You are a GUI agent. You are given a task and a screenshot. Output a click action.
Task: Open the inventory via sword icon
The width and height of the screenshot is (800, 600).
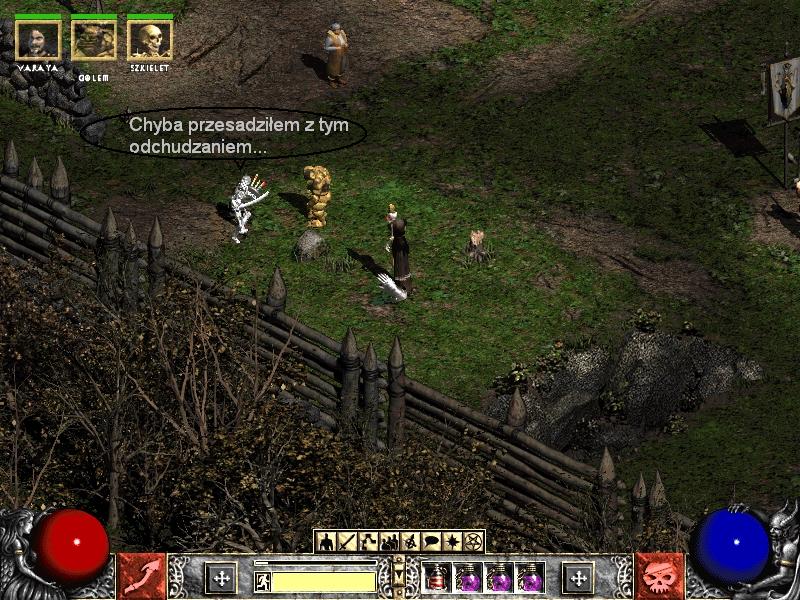click(x=347, y=542)
